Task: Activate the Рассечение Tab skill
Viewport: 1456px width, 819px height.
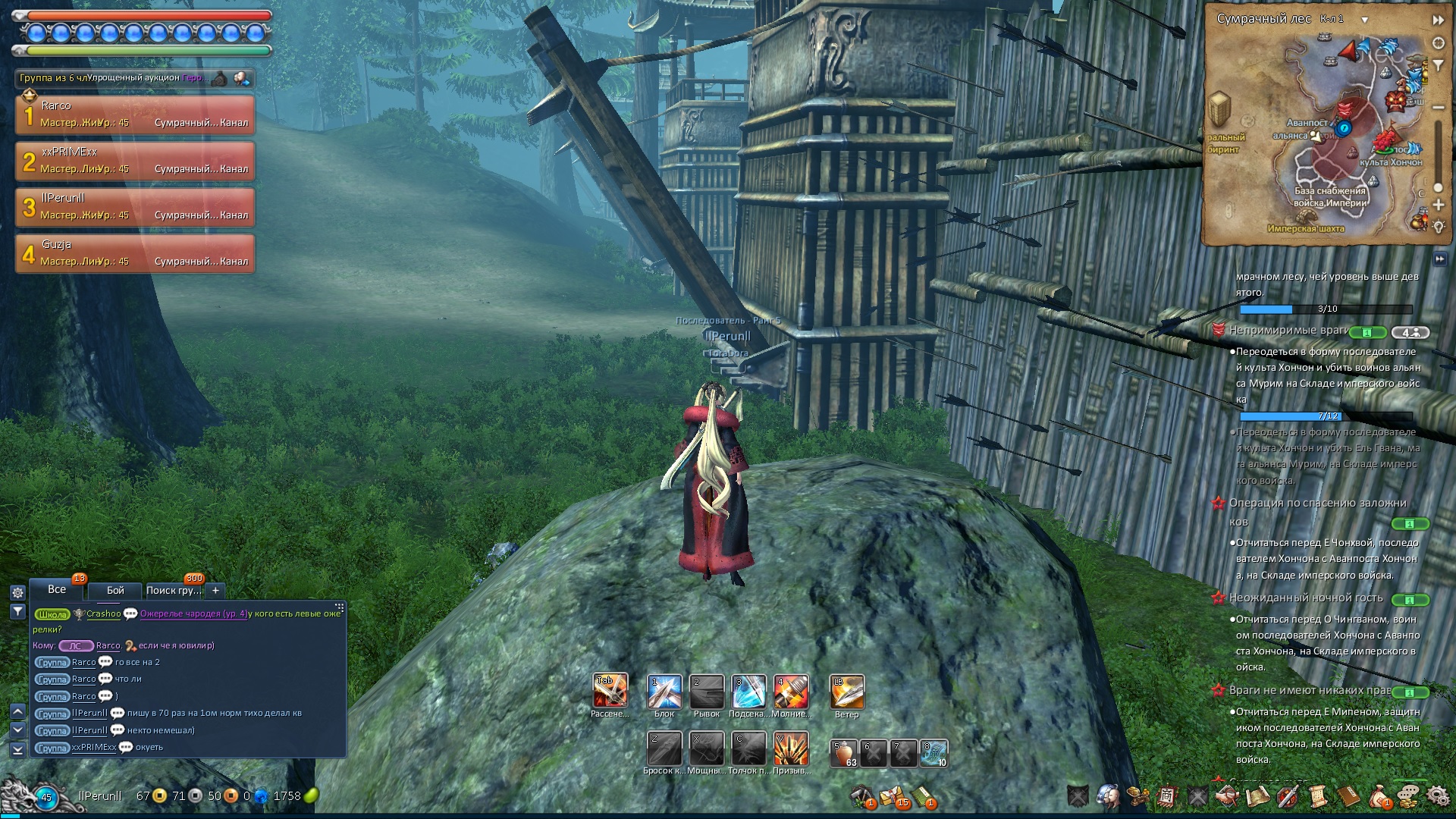Action: pos(610,691)
